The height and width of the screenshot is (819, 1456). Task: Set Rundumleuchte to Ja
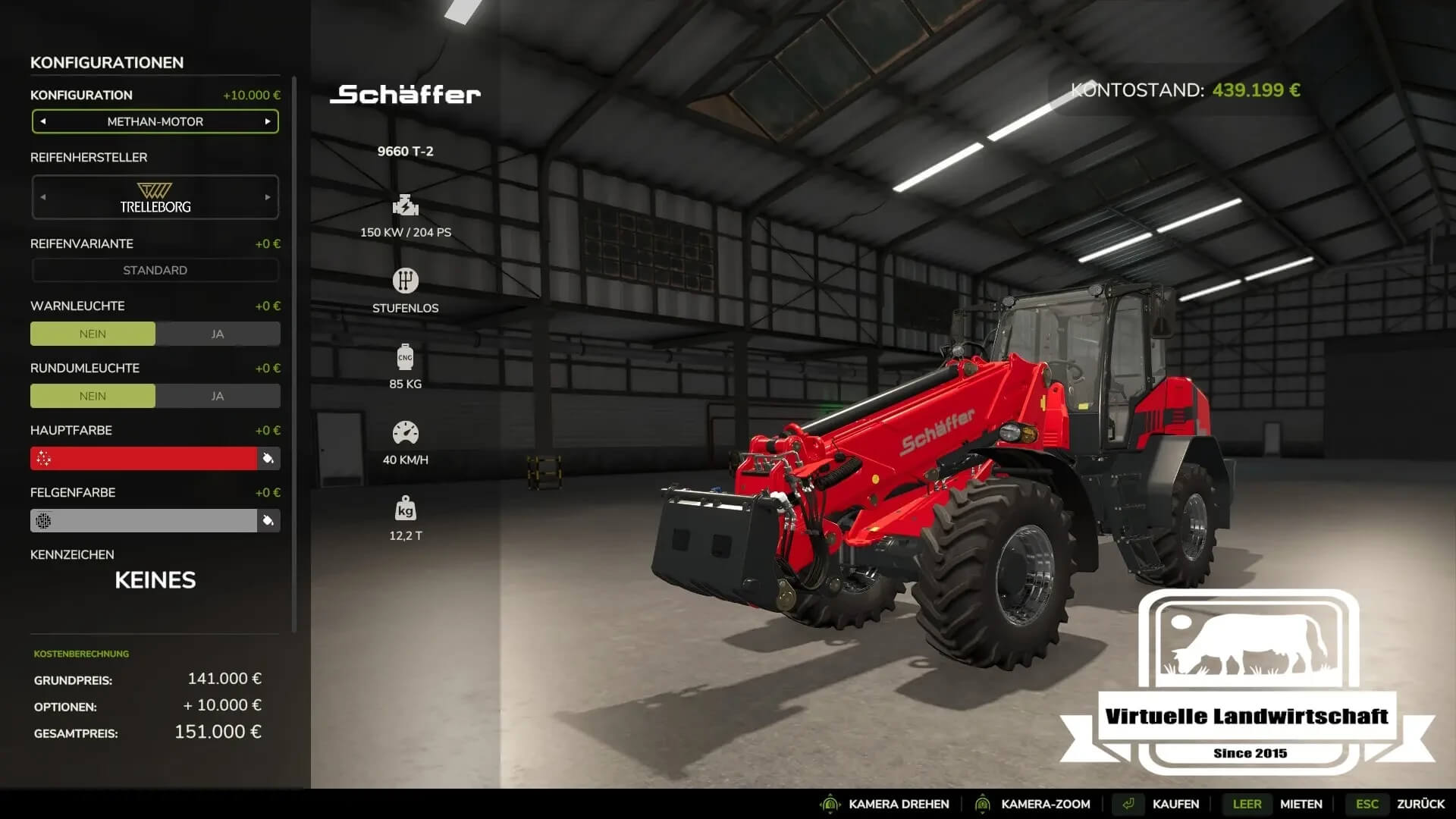click(218, 396)
